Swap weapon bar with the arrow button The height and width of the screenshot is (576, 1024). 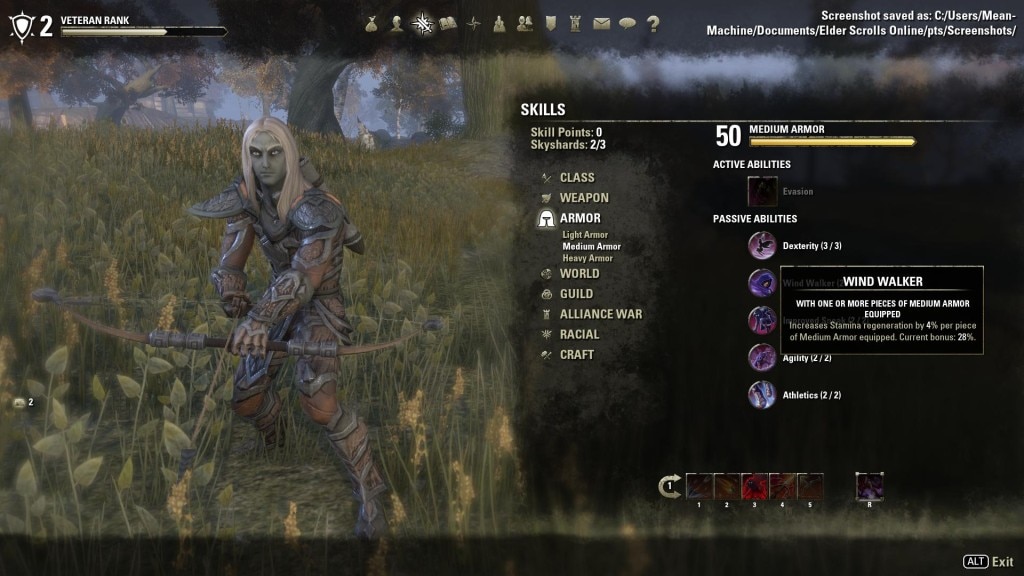pos(670,487)
